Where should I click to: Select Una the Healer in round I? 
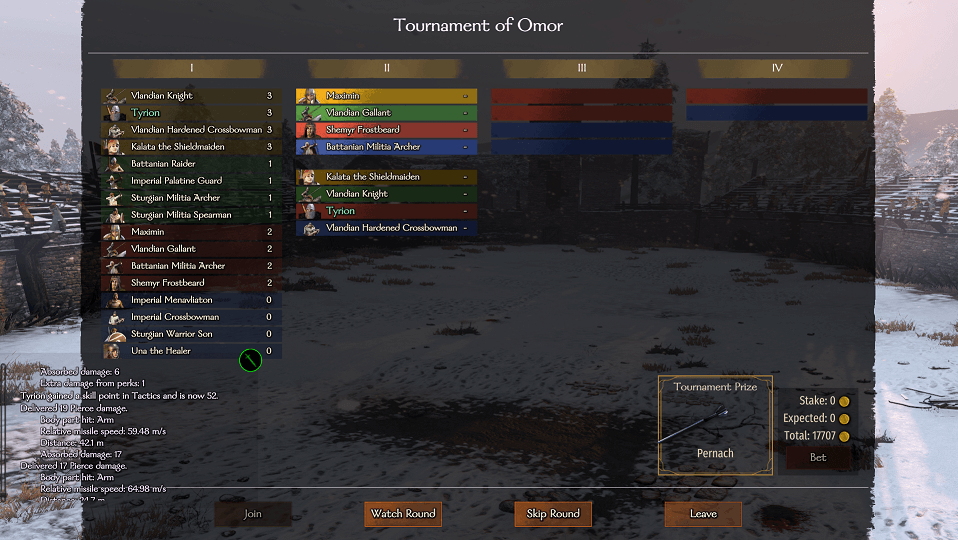coord(190,351)
